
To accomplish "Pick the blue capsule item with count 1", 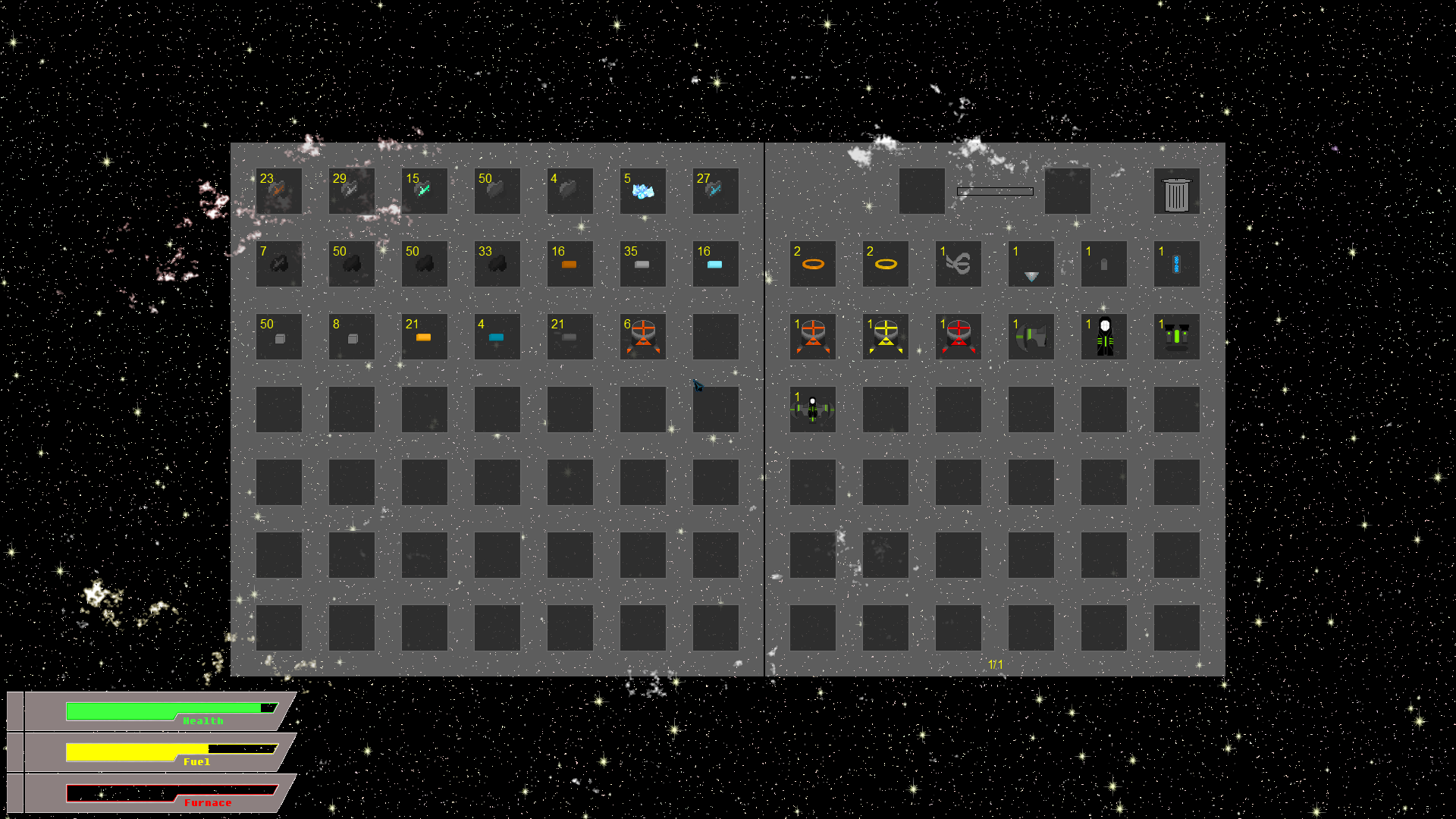I will pos(1176,264).
